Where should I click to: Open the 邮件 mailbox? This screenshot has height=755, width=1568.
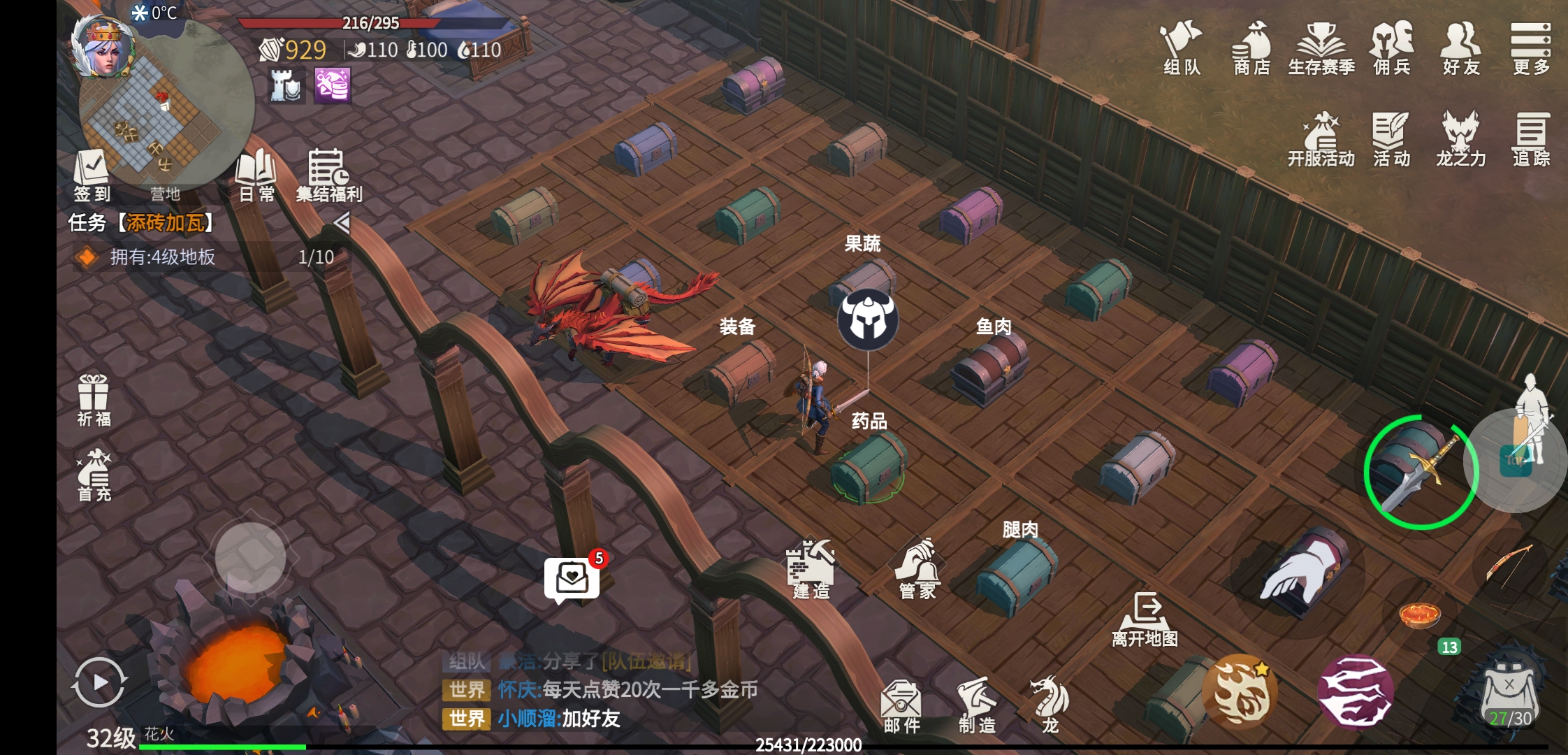pyautogui.click(x=901, y=705)
